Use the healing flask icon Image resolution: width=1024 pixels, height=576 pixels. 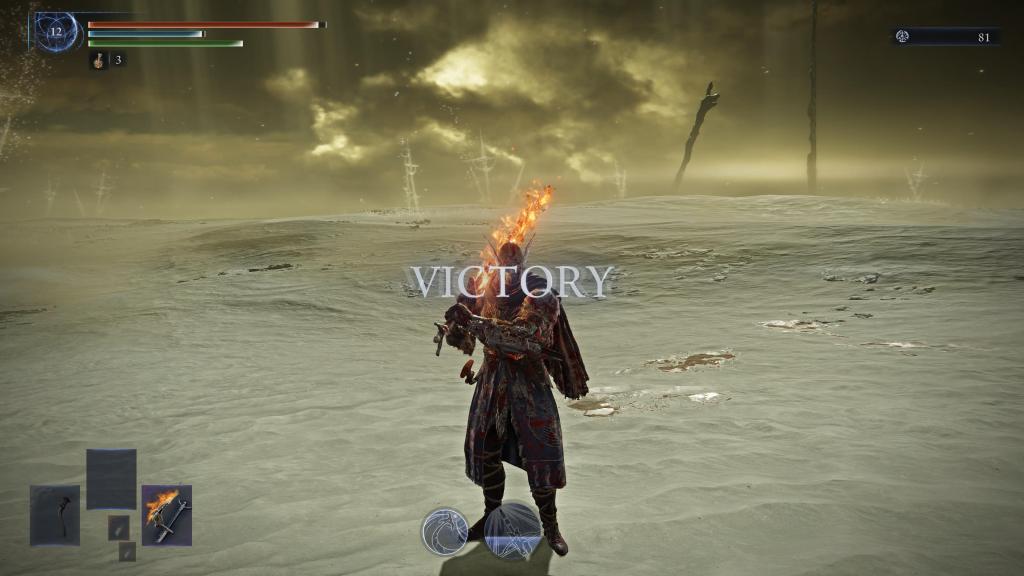tap(100, 60)
